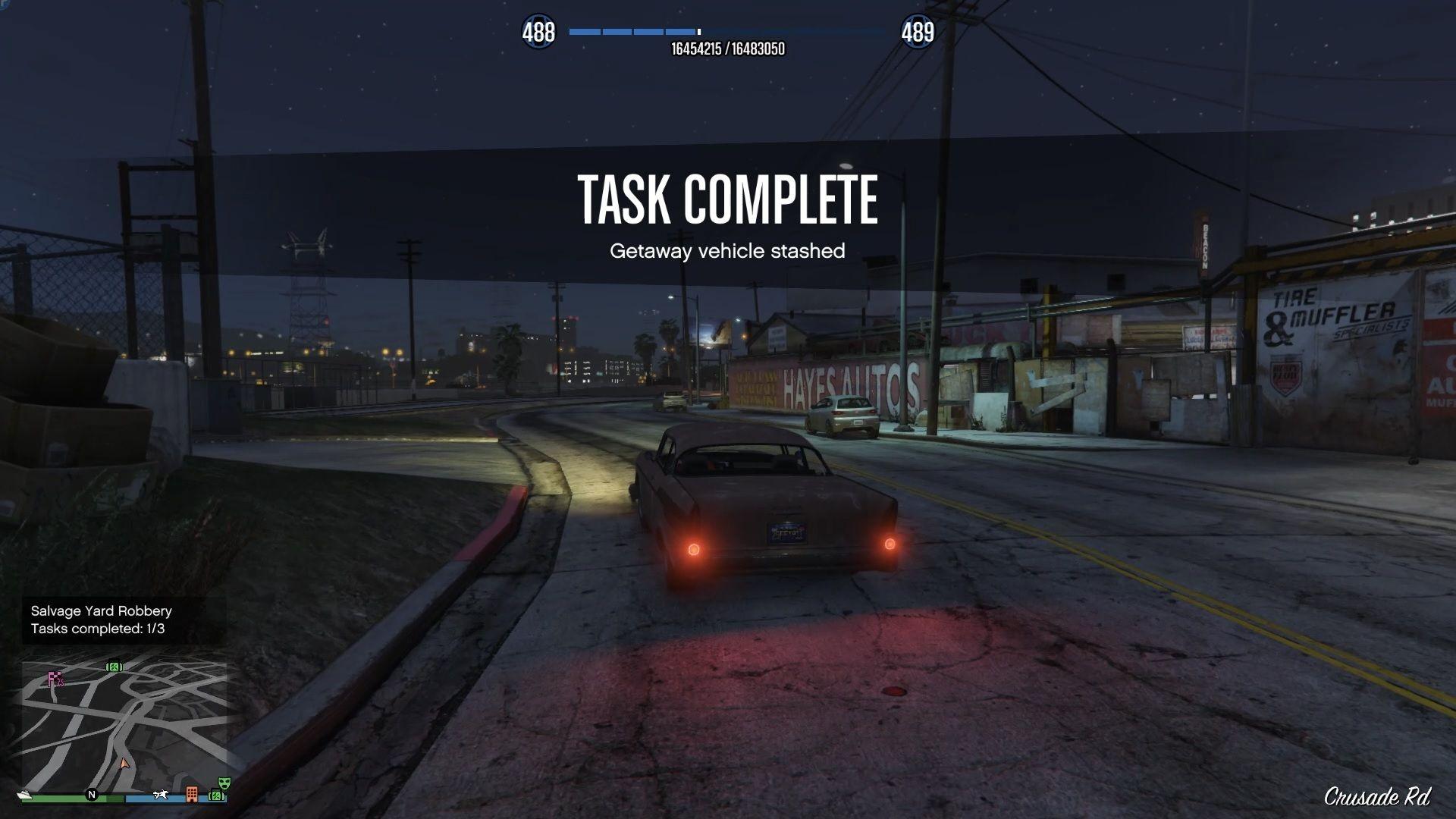
Task: Click the North indicator on the minimap
Action: [x=93, y=795]
